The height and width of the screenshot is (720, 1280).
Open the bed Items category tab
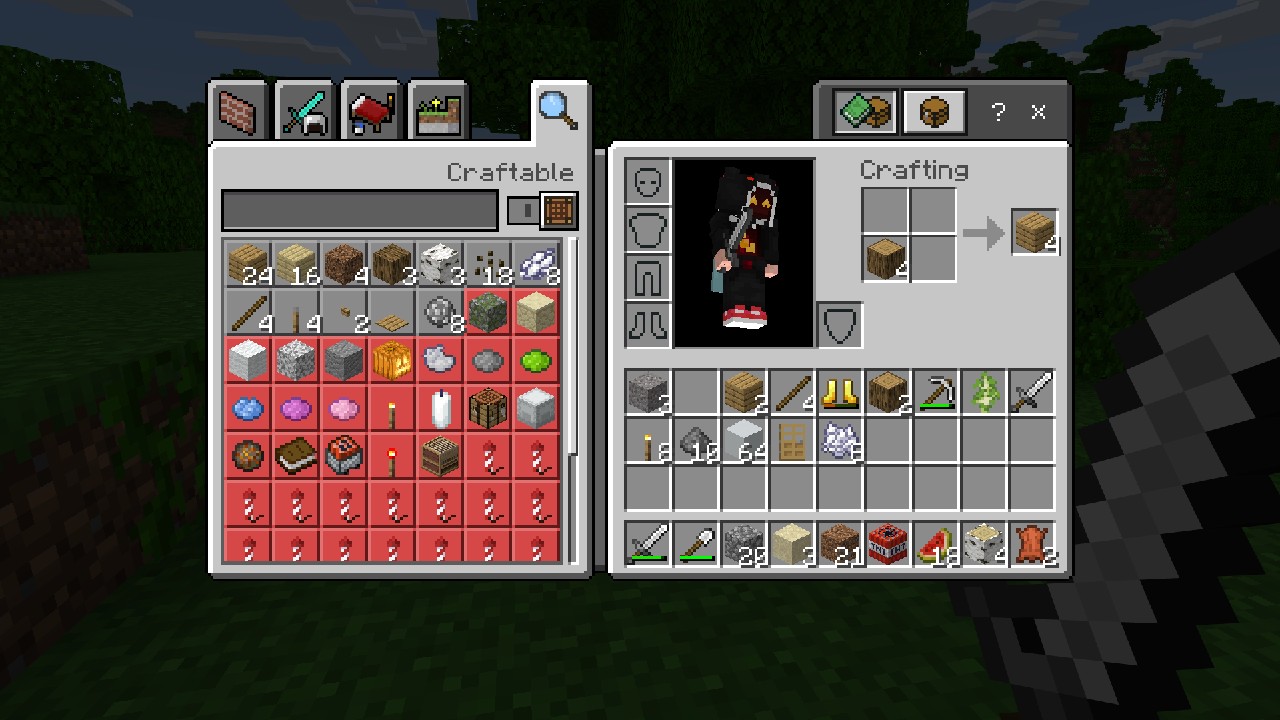coord(371,112)
